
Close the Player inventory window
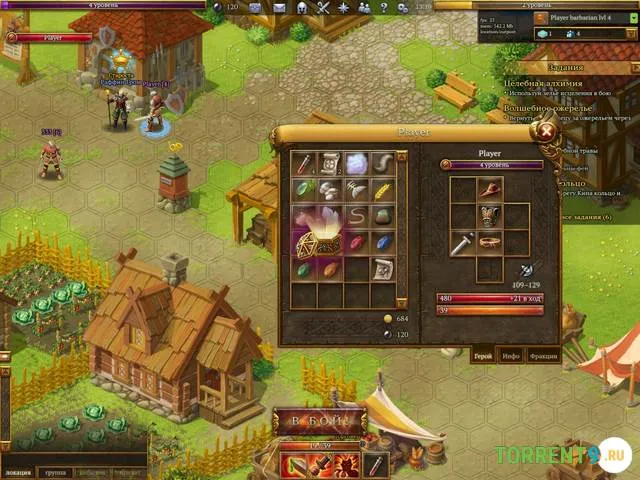546,129
